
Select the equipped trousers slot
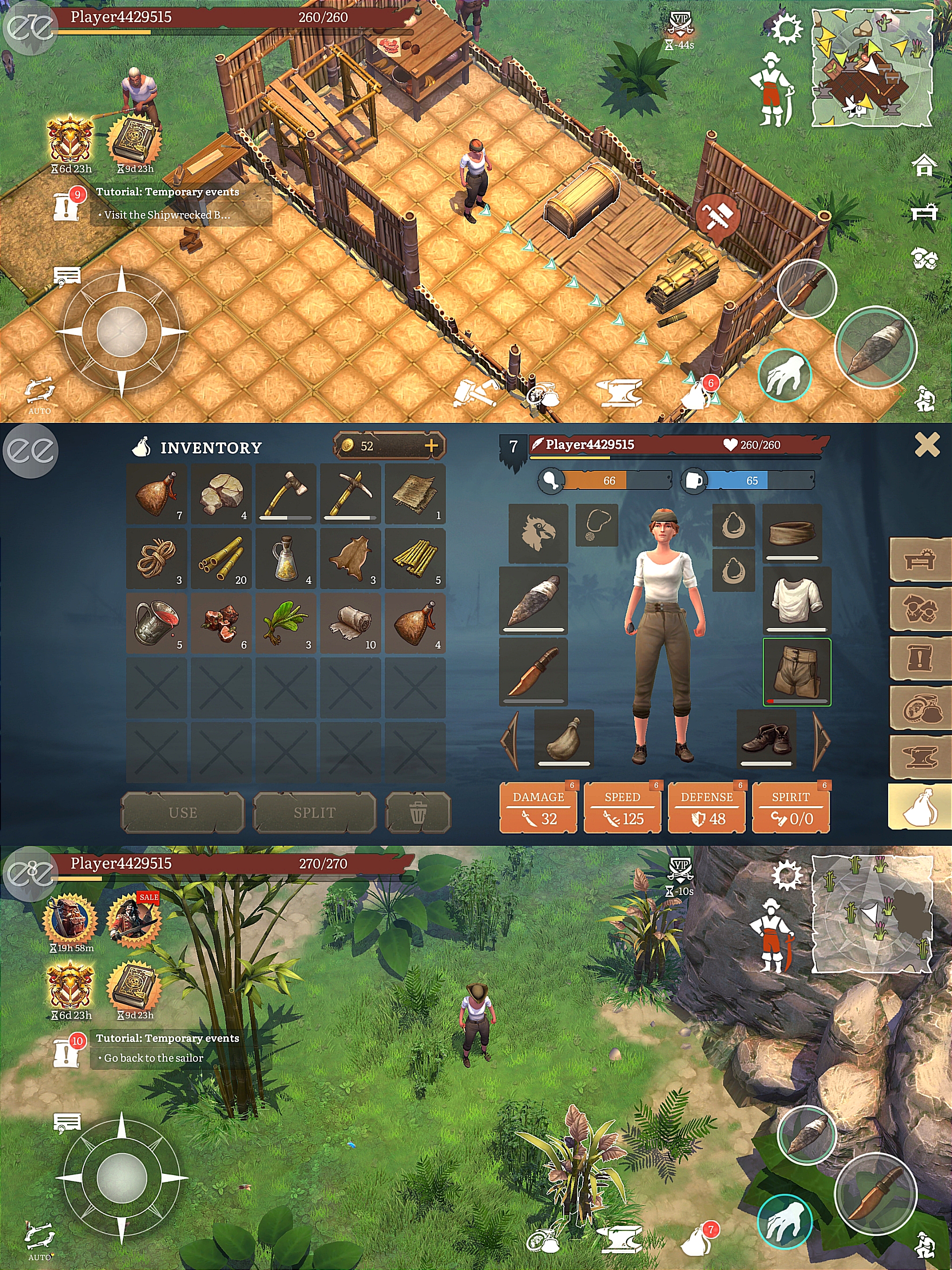coord(796,672)
